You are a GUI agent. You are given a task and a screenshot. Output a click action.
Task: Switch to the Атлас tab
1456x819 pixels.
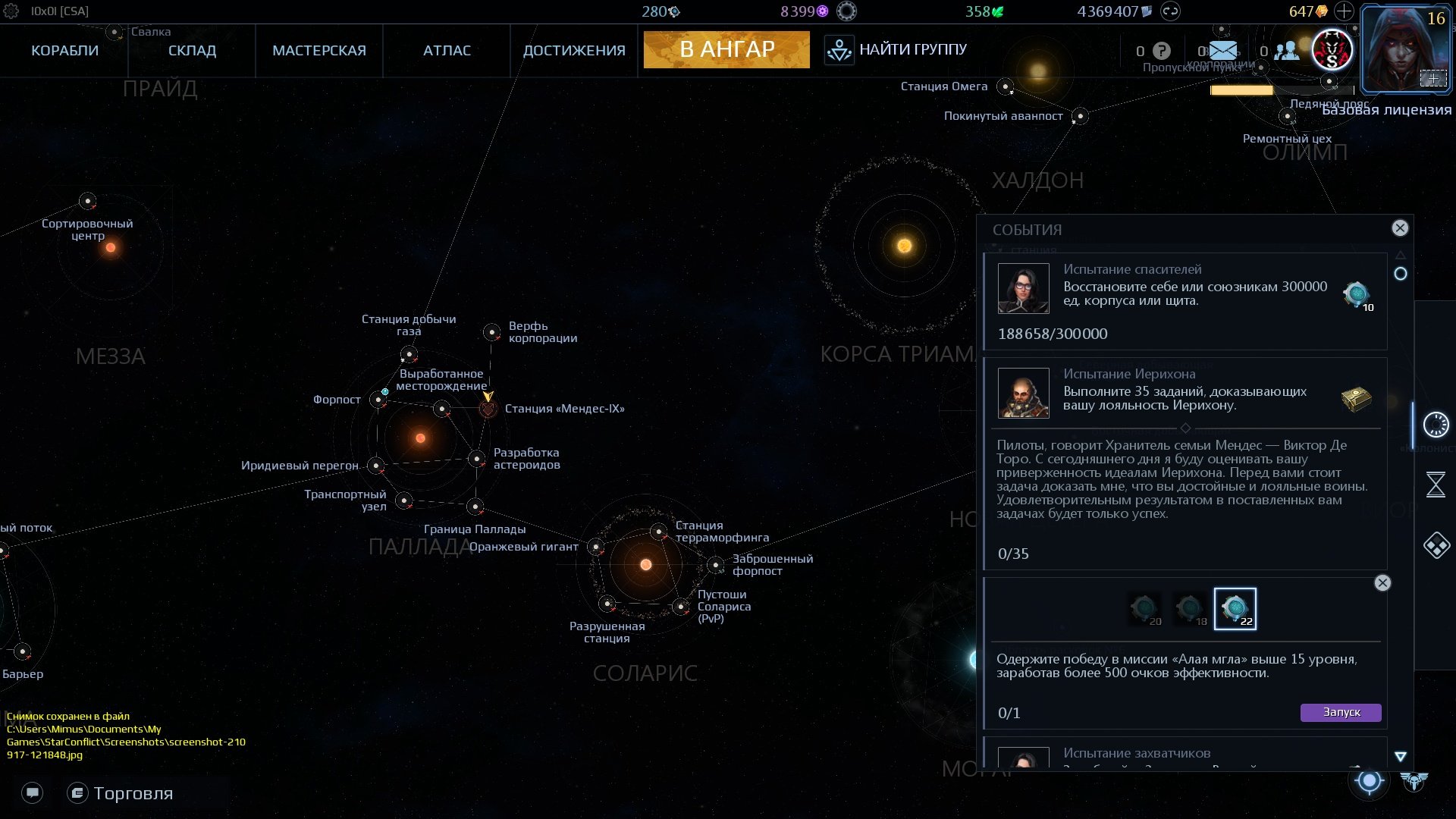point(447,51)
